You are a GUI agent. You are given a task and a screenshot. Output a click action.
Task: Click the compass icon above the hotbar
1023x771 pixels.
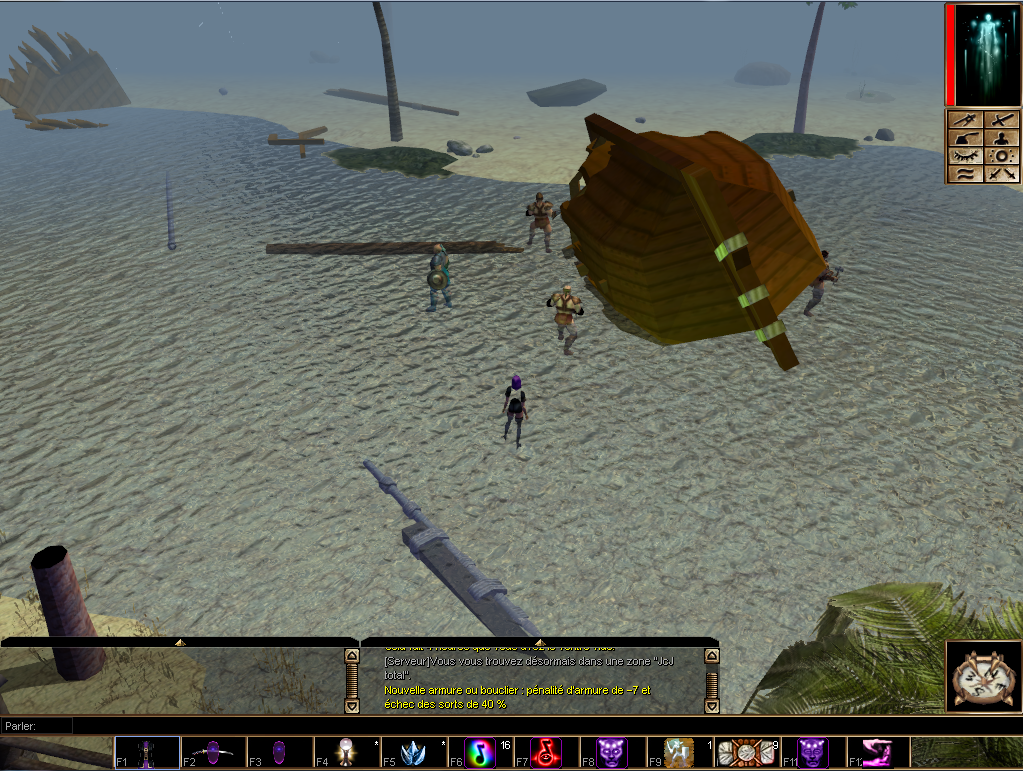click(x=981, y=677)
